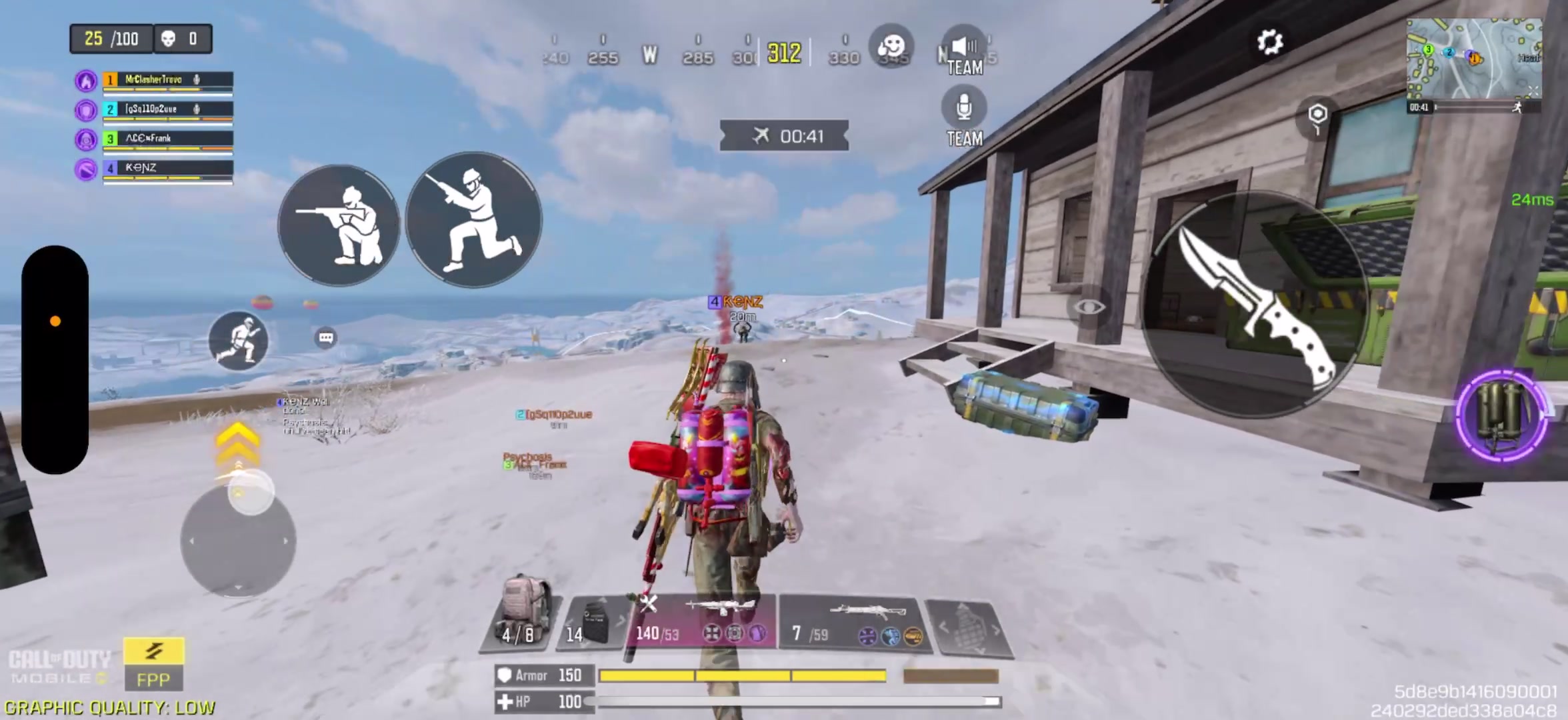Tap the free-look eye icon
The height and width of the screenshot is (720, 1568).
1089,307
